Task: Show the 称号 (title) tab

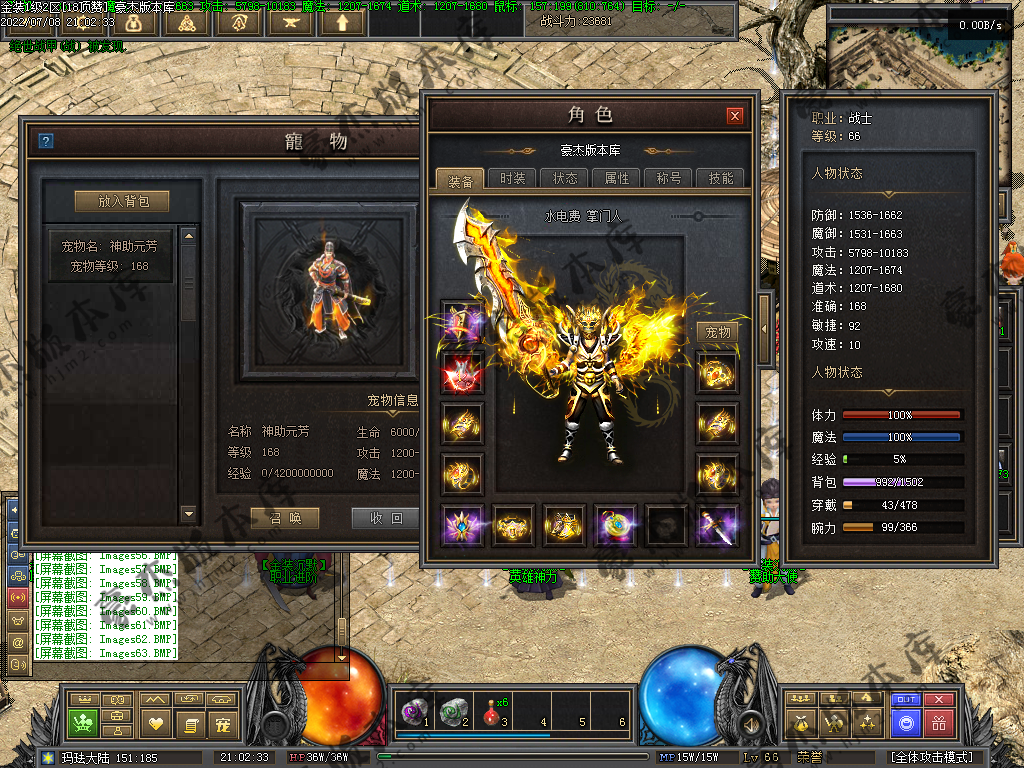Action: point(669,178)
